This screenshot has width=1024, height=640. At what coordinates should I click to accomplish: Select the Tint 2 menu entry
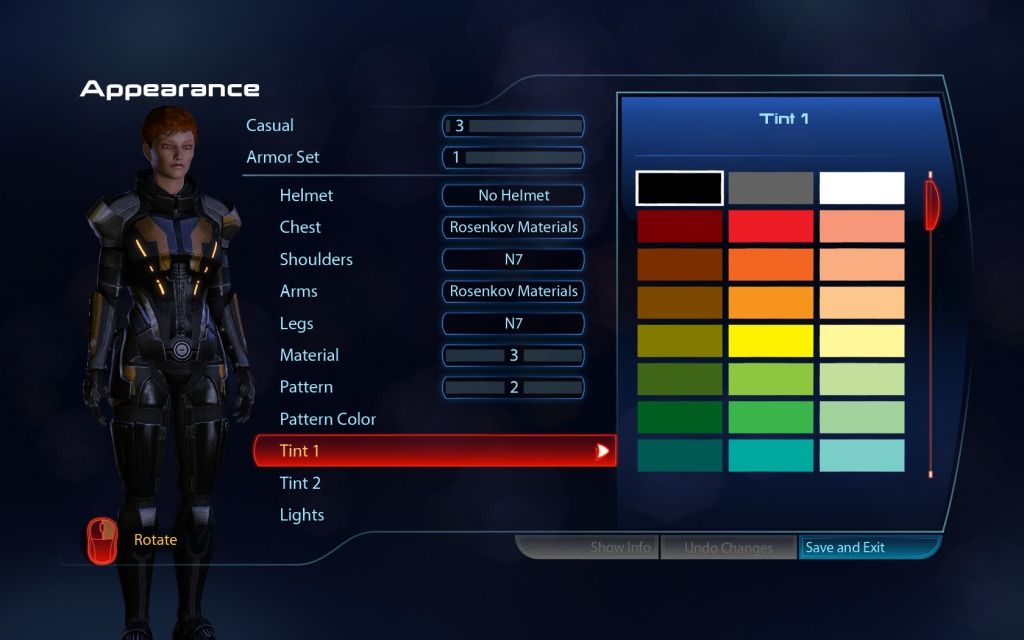300,483
